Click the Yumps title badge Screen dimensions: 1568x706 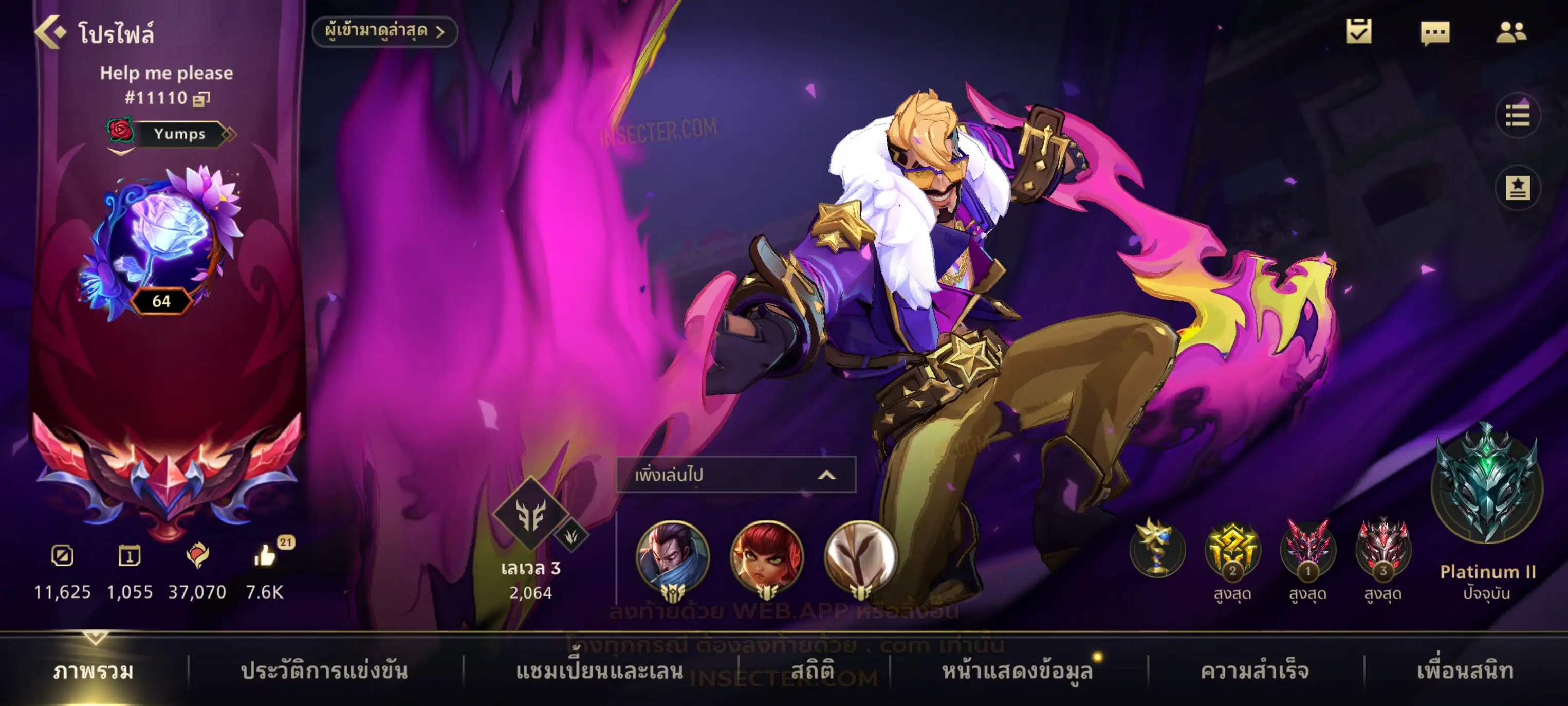[x=178, y=134]
